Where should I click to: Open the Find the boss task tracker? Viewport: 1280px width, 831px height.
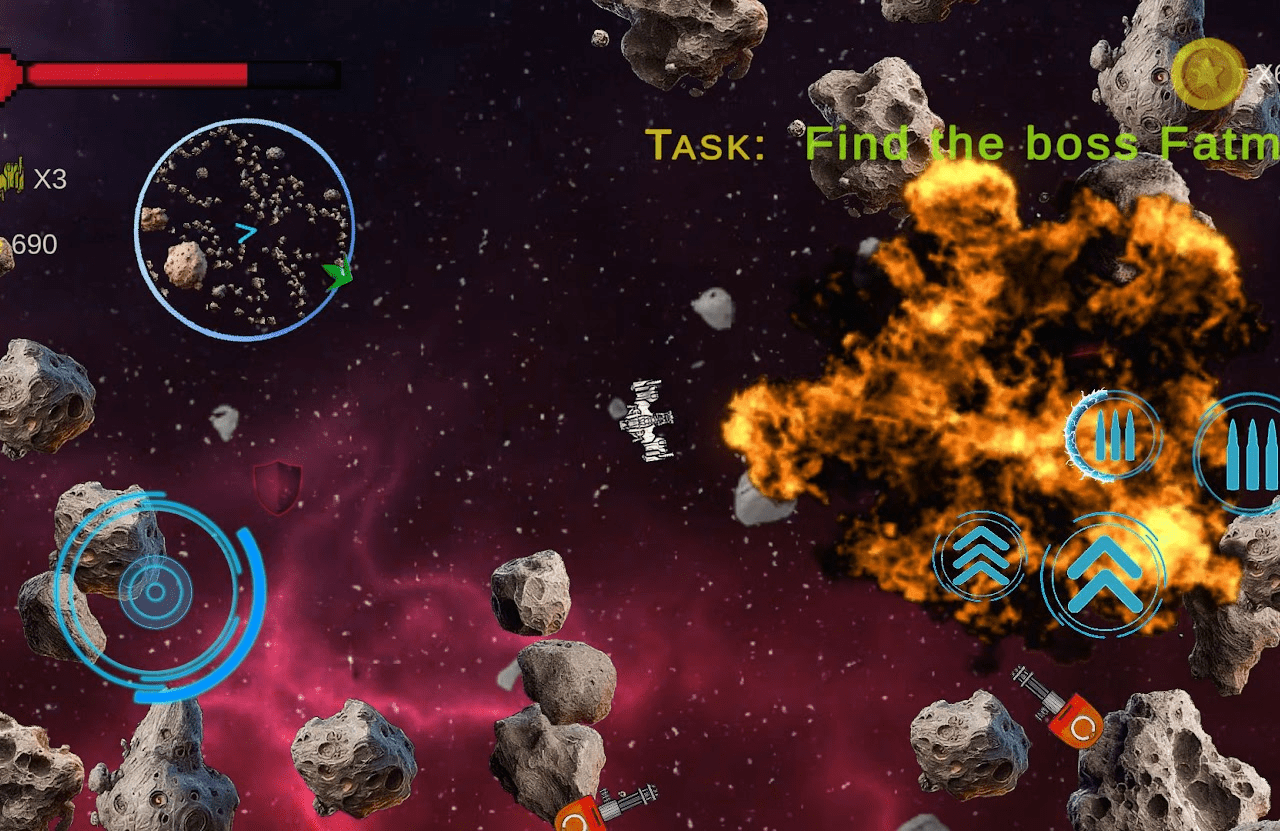[x=962, y=145]
